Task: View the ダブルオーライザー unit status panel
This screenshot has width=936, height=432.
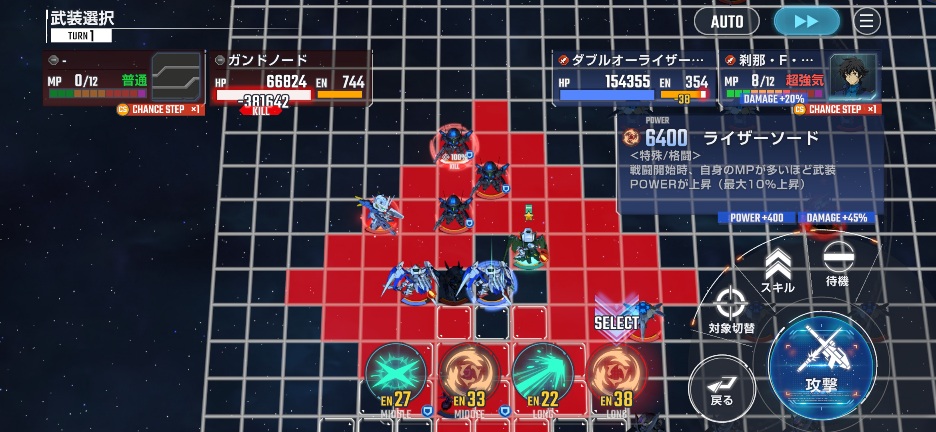Action: coord(634,81)
